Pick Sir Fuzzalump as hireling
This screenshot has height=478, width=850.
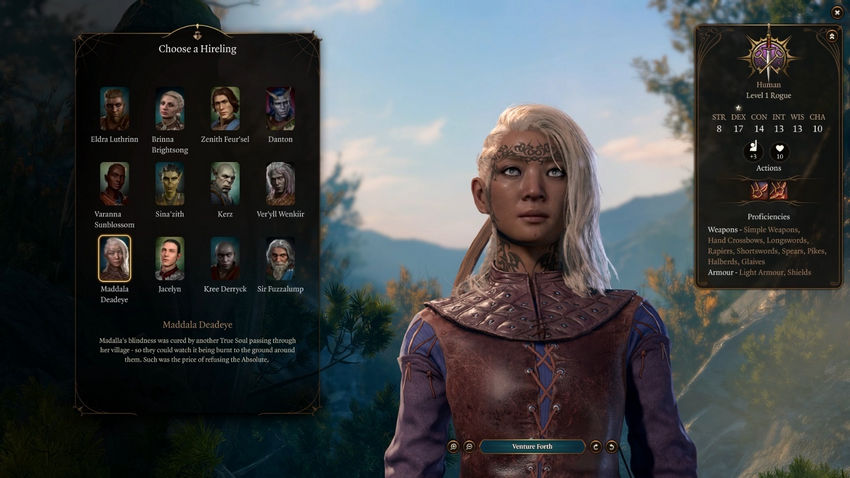click(x=280, y=258)
